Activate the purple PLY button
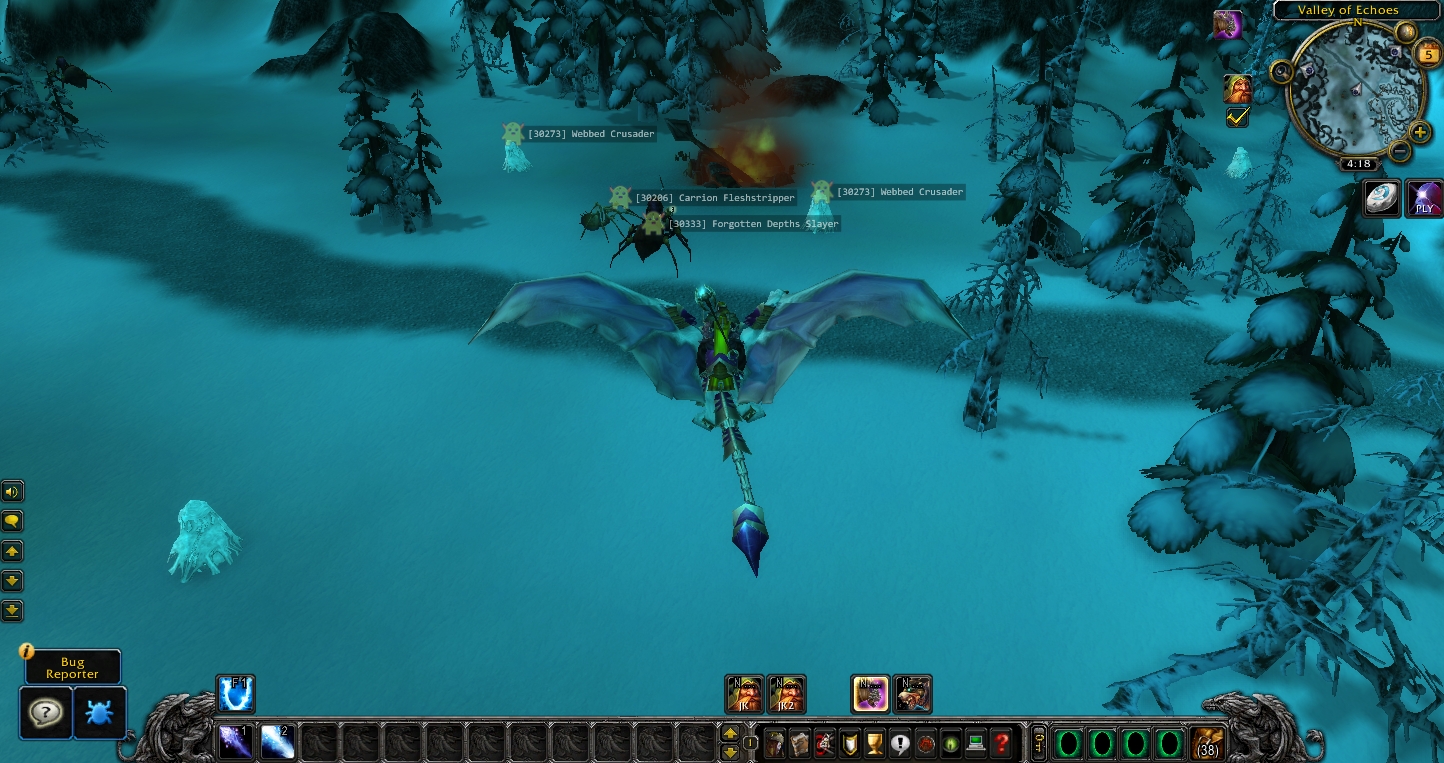The image size is (1444, 763). coord(1424,198)
